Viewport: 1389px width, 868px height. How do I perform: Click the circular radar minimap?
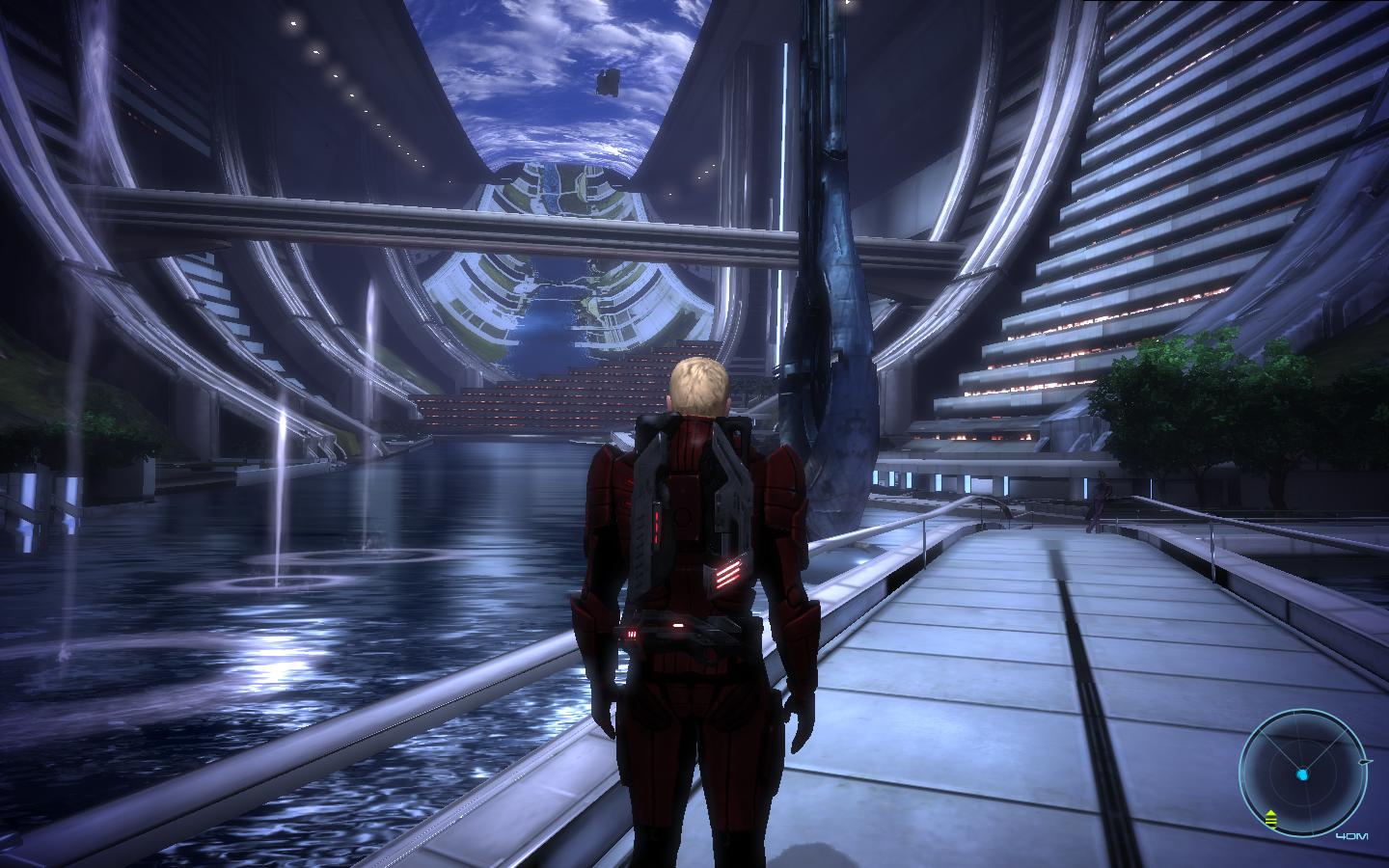(1304, 772)
